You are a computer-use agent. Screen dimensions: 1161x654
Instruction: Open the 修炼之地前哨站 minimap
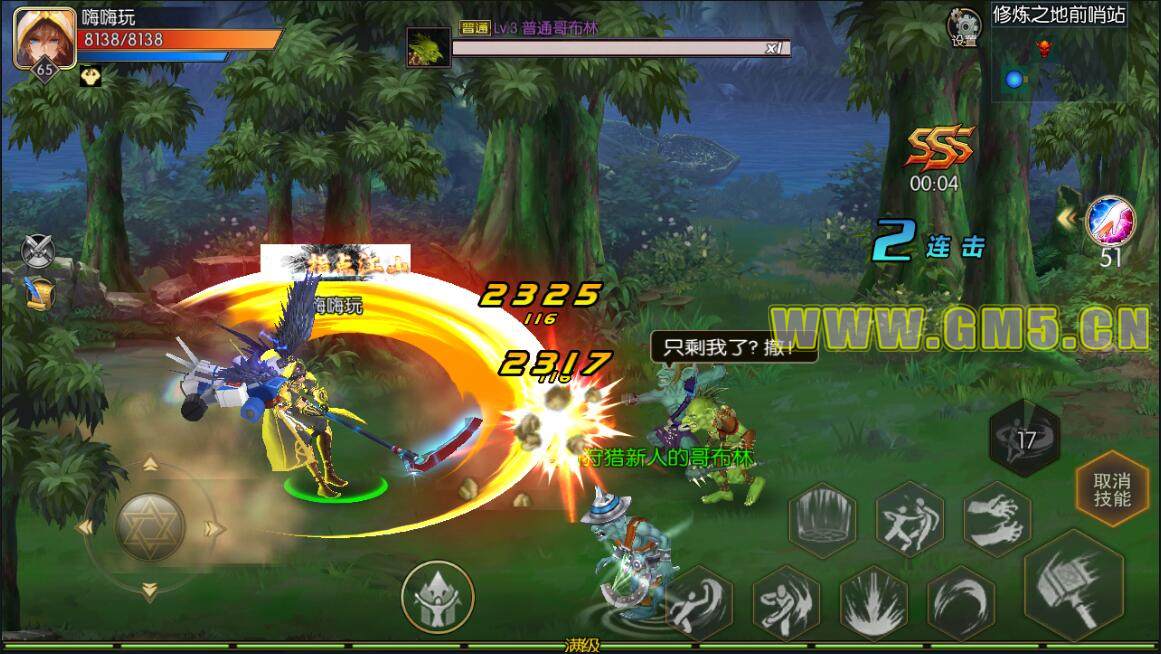[x=1059, y=61]
